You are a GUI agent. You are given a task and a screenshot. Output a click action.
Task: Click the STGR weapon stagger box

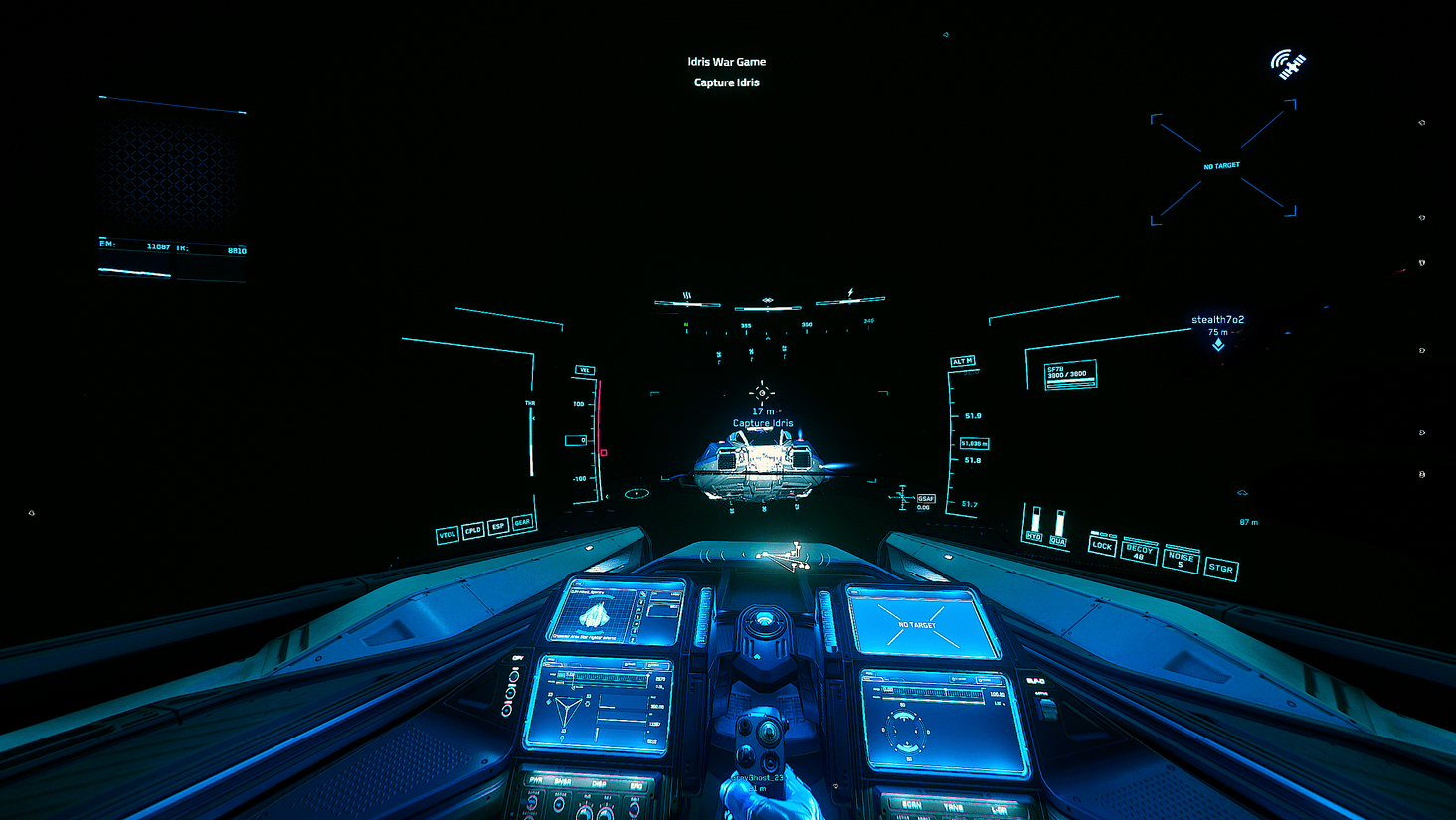coord(1221,569)
